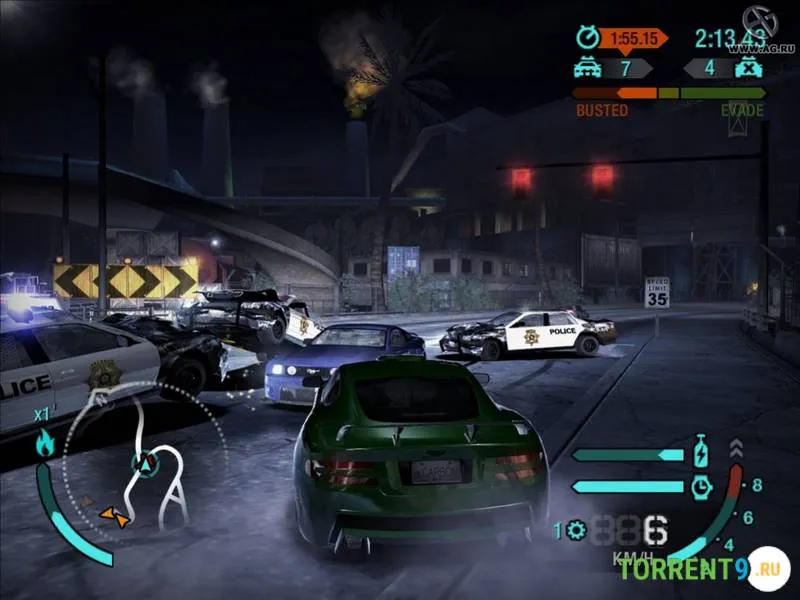Select the destroyed police cars icon
The height and width of the screenshot is (600, 800).
[x=745, y=68]
